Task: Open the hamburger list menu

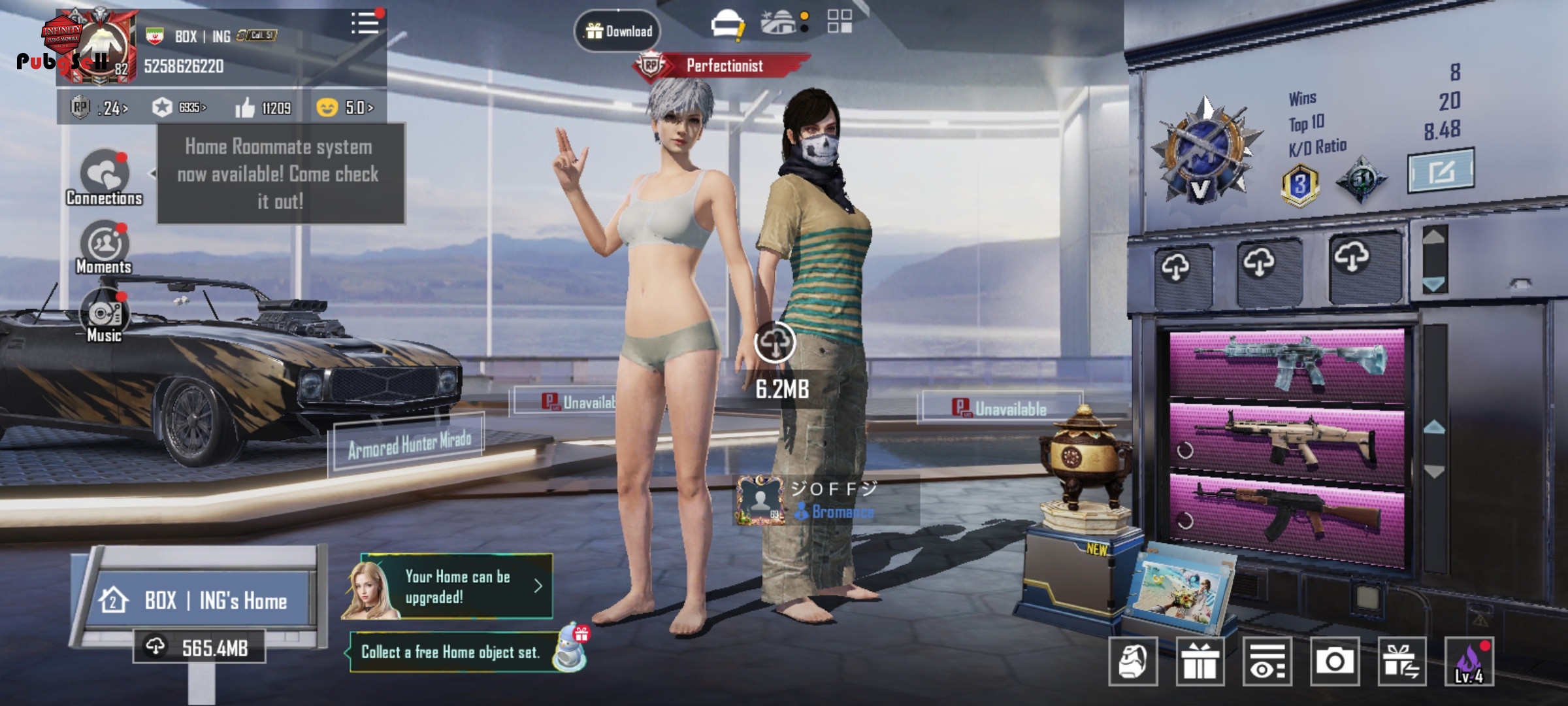Action: 365,24
